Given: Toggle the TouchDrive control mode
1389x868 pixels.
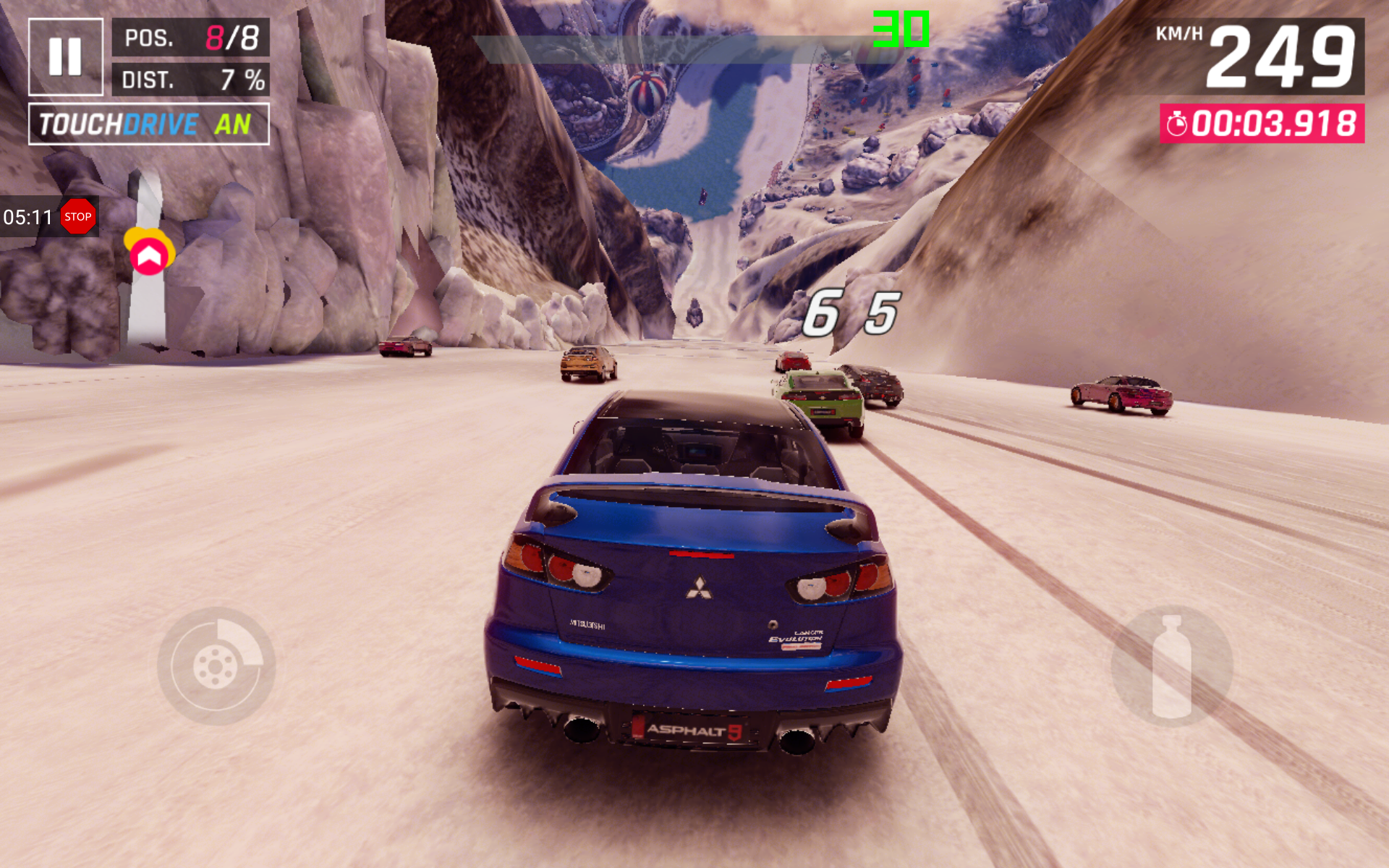Looking at the screenshot, I should pyautogui.click(x=148, y=124).
